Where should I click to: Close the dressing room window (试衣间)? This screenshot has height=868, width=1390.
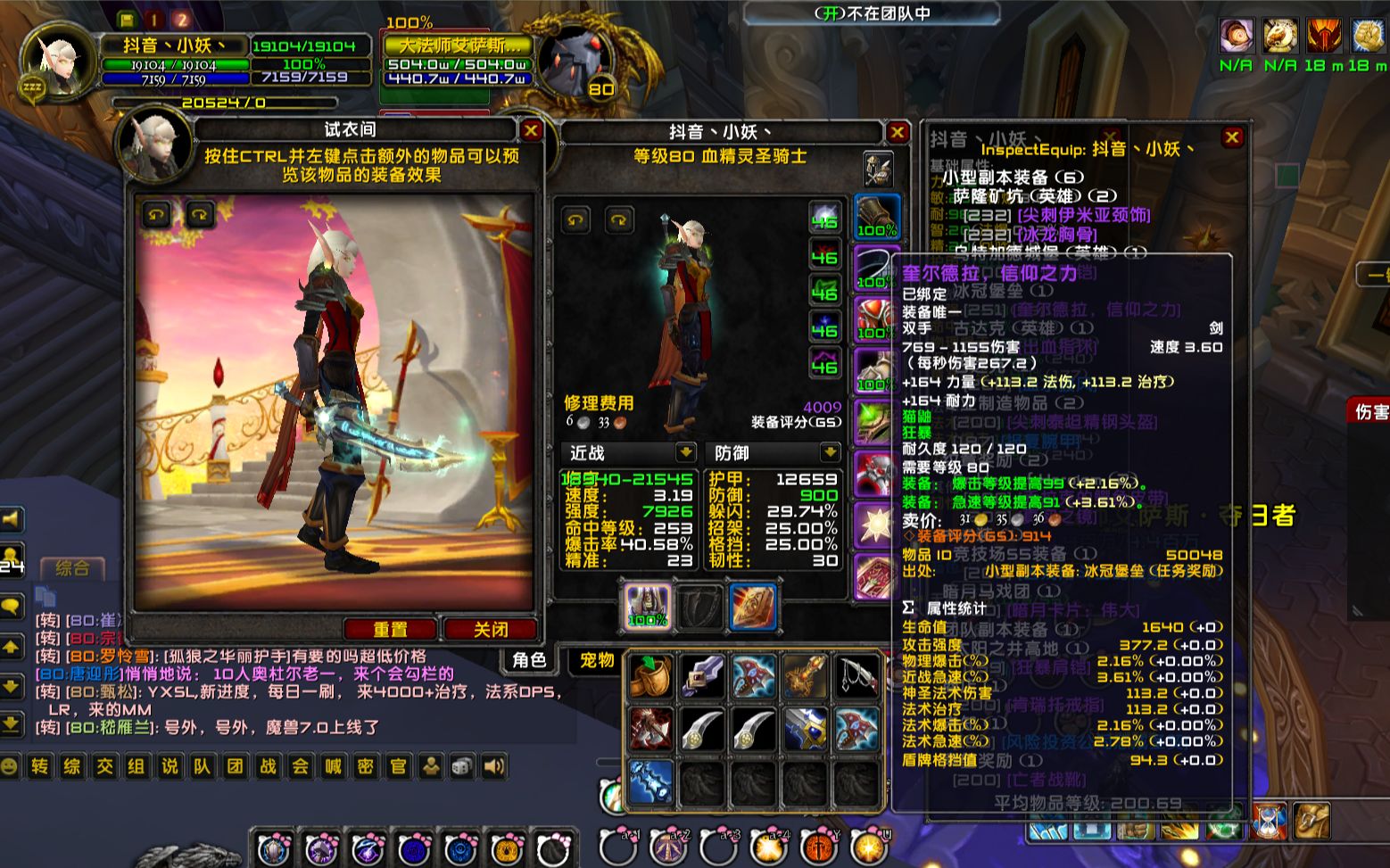[x=532, y=131]
